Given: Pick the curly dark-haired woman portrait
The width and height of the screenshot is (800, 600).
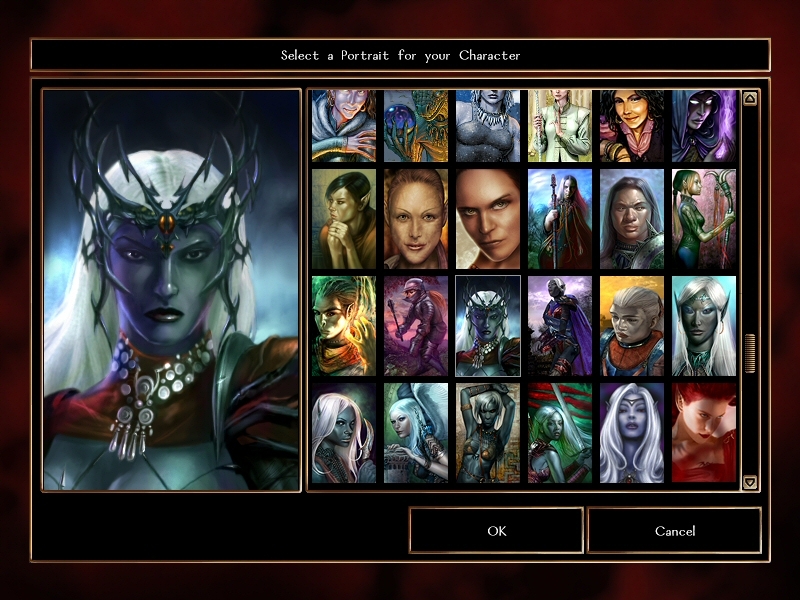Looking at the screenshot, I should pos(632,126).
